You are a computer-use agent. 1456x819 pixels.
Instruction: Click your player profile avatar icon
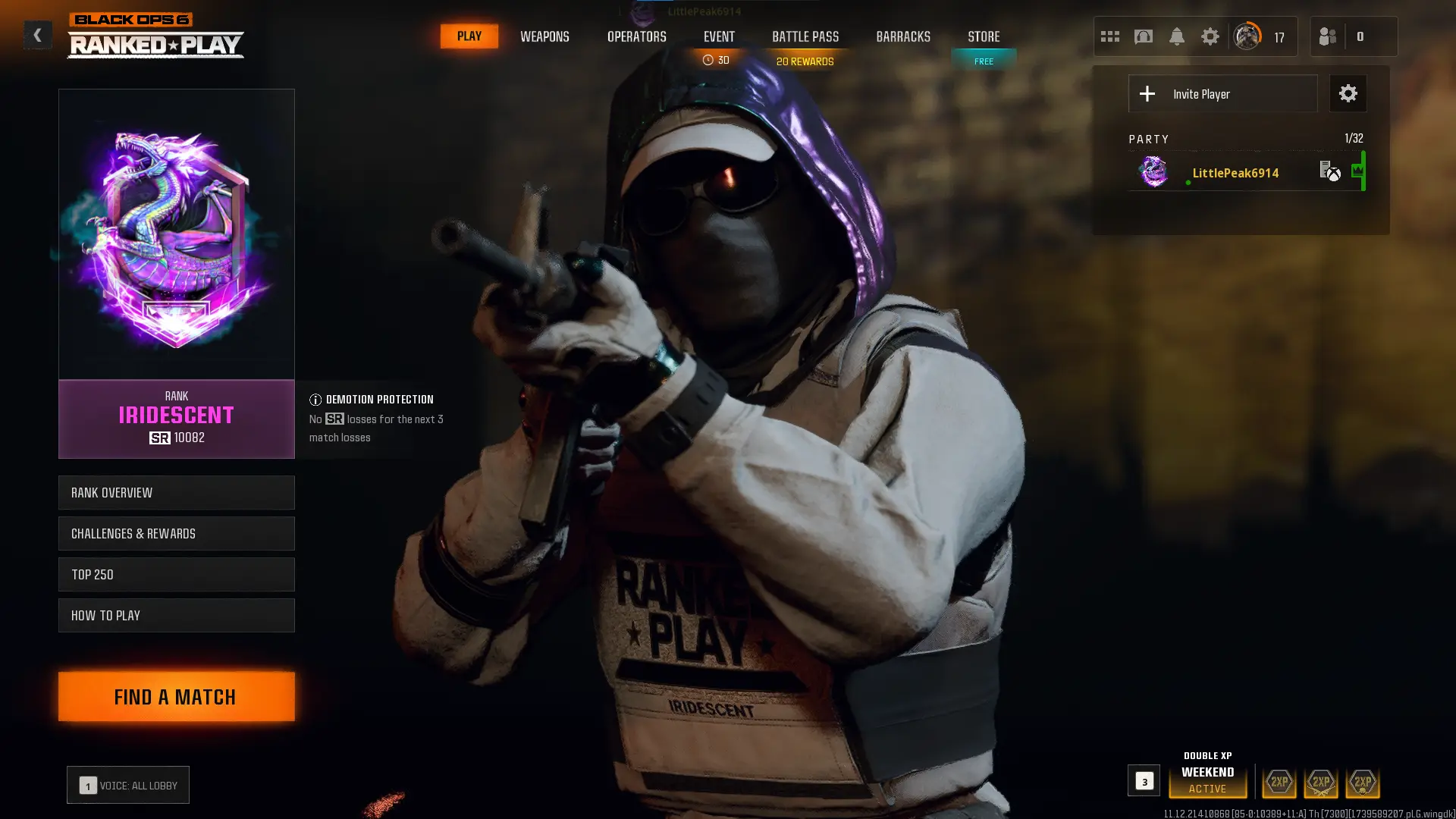click(1246, 36)
